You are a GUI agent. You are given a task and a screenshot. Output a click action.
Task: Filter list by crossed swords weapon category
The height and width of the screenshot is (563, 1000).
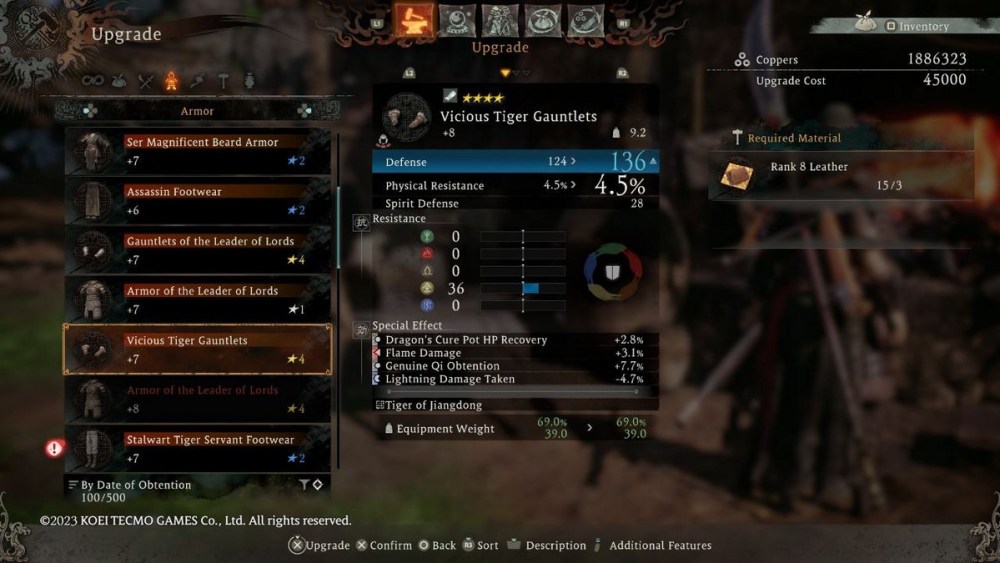[146, 81]
